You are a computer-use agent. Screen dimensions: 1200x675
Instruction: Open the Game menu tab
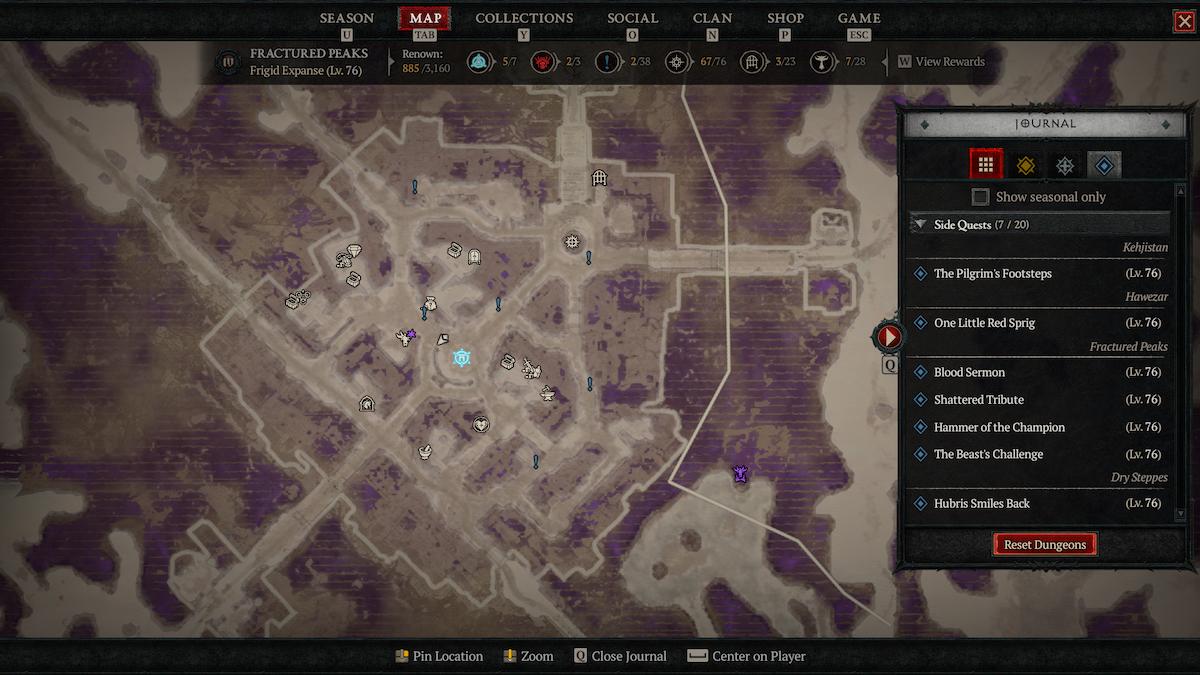[859, 18]
